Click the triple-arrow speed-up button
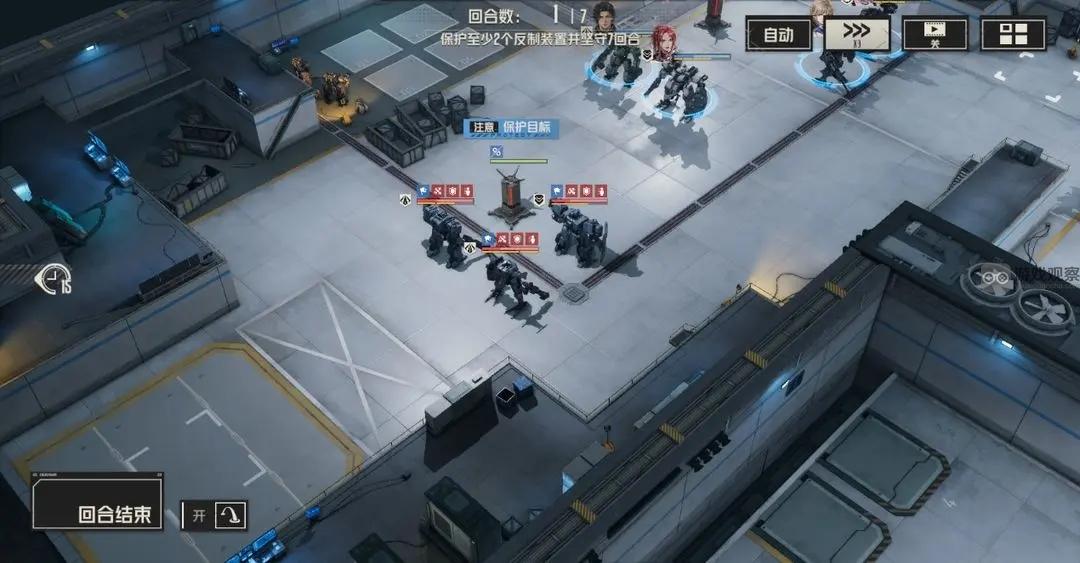Viewport: 1080px width, 563px height. pyautogui.click(x=856, y=34)
